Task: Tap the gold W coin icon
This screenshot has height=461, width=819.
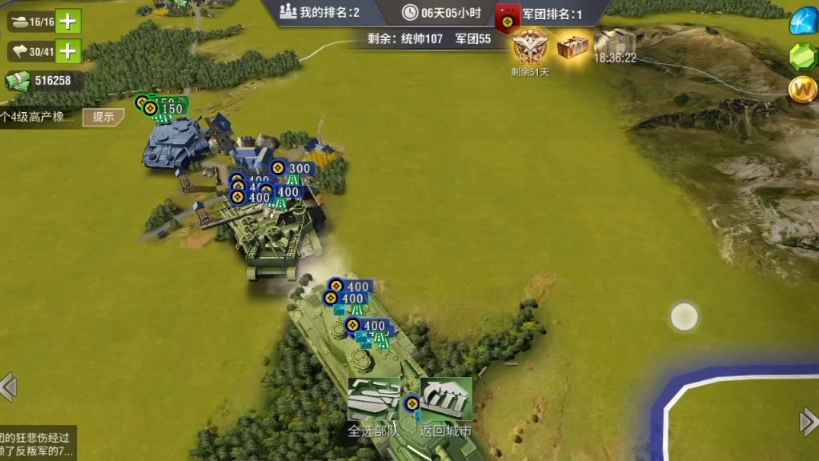Action: point(803,90)
